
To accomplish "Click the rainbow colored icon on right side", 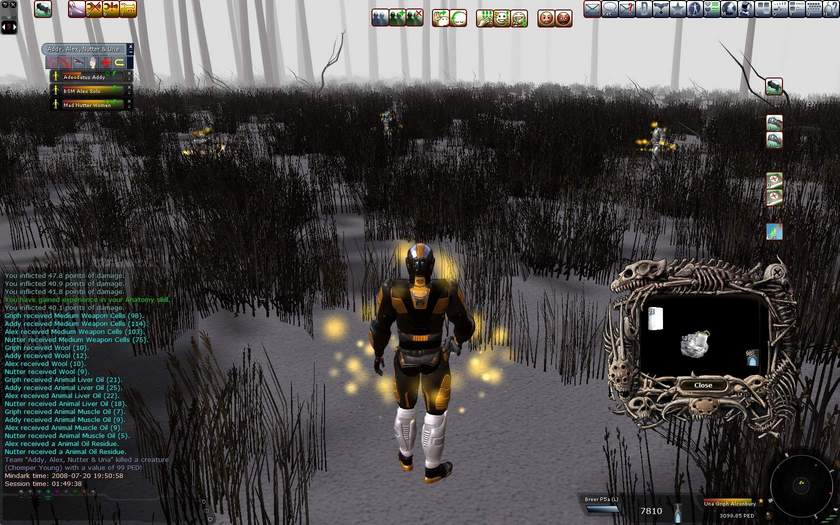I will [774, 231].
